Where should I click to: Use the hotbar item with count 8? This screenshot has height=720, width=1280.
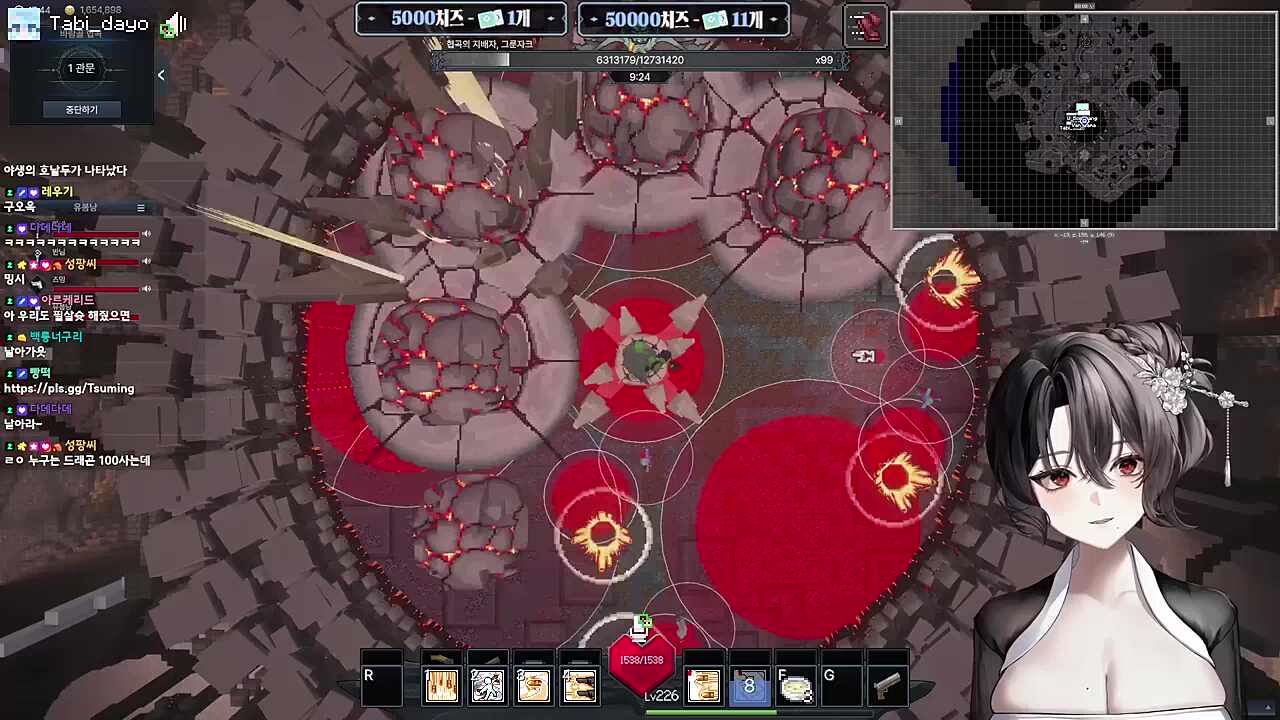coord(749,686)
